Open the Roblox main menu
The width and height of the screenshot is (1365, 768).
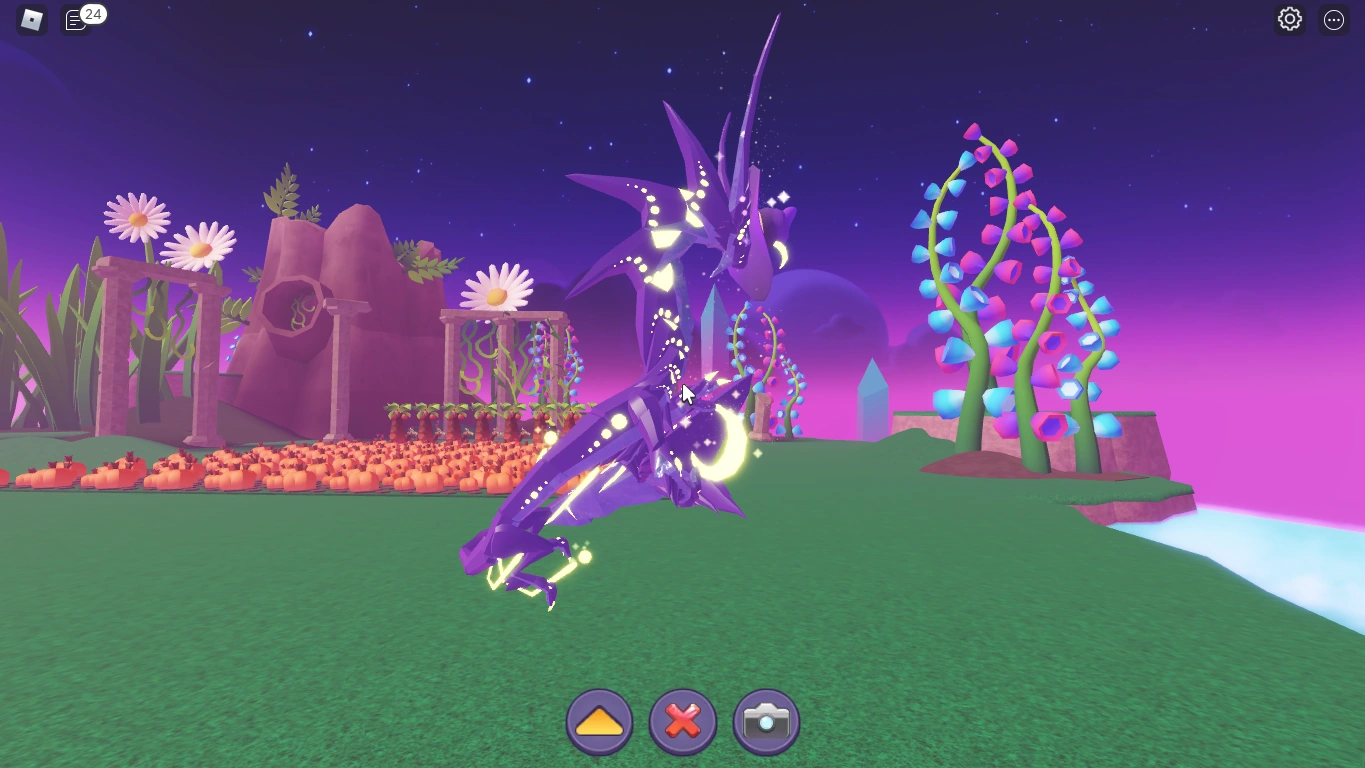coord(29,20)
